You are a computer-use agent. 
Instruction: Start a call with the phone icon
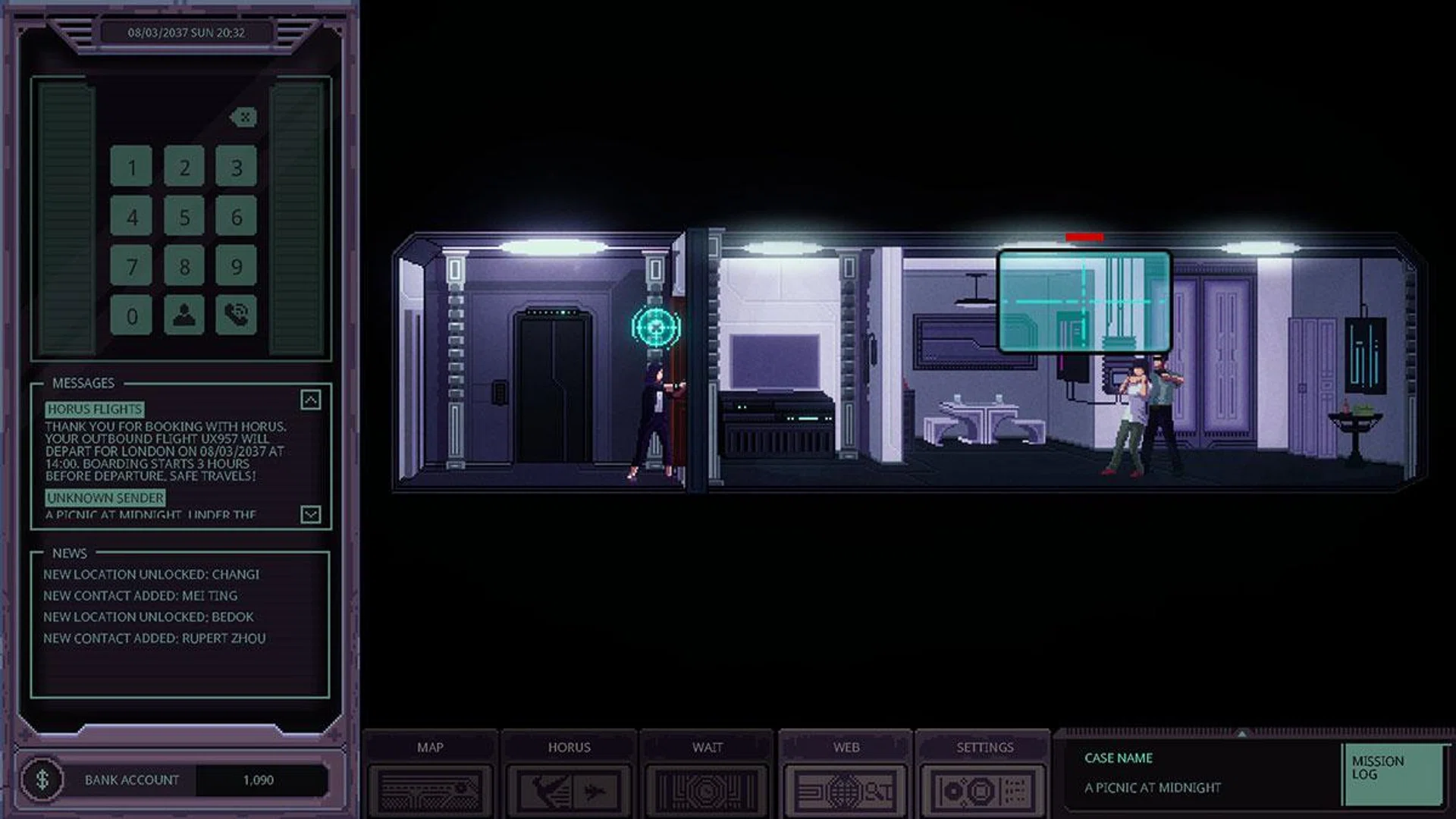pyautogui.click(x=236, y=315)
